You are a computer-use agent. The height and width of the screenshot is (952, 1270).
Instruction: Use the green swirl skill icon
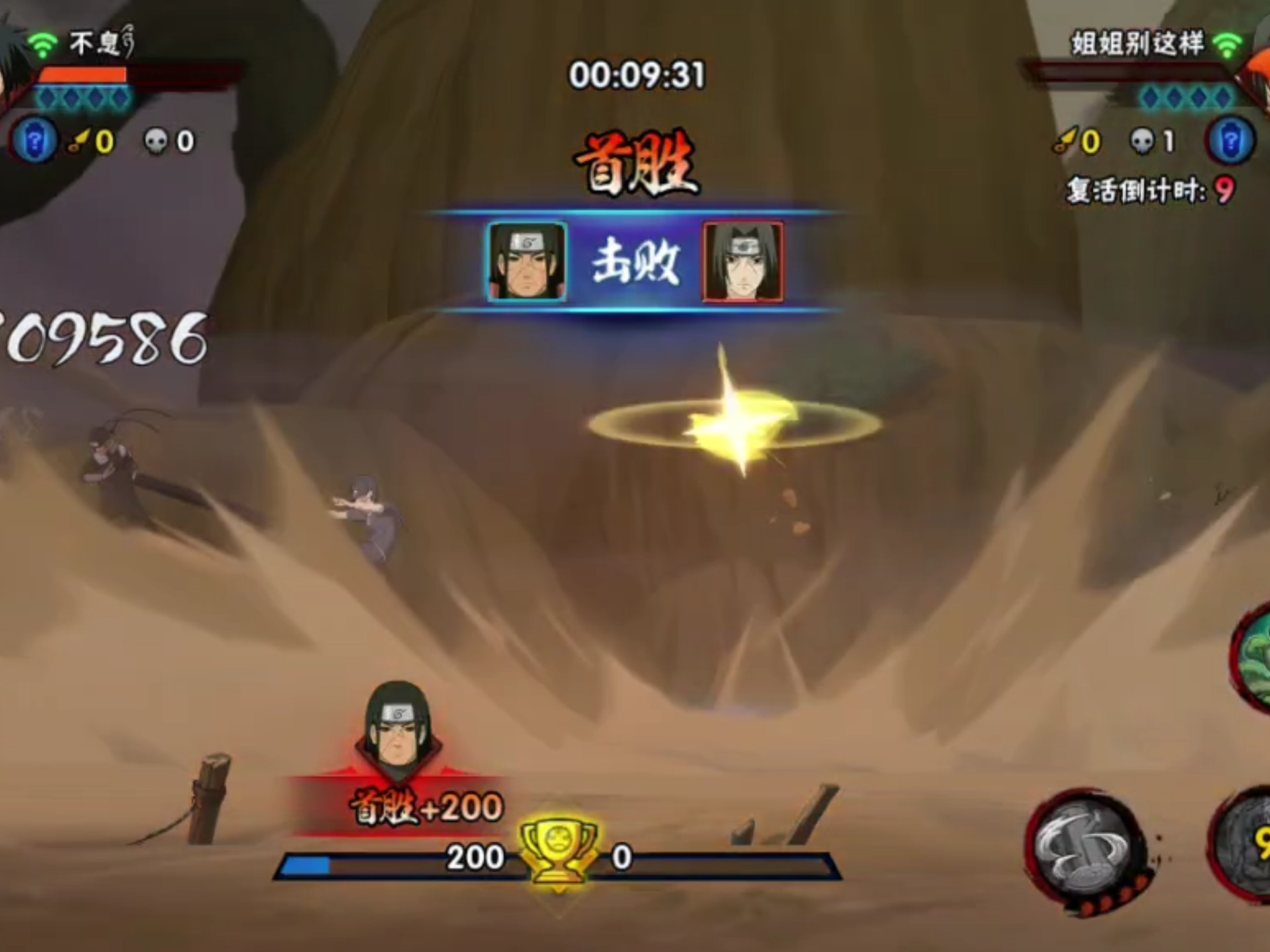tap(1253, 658)
